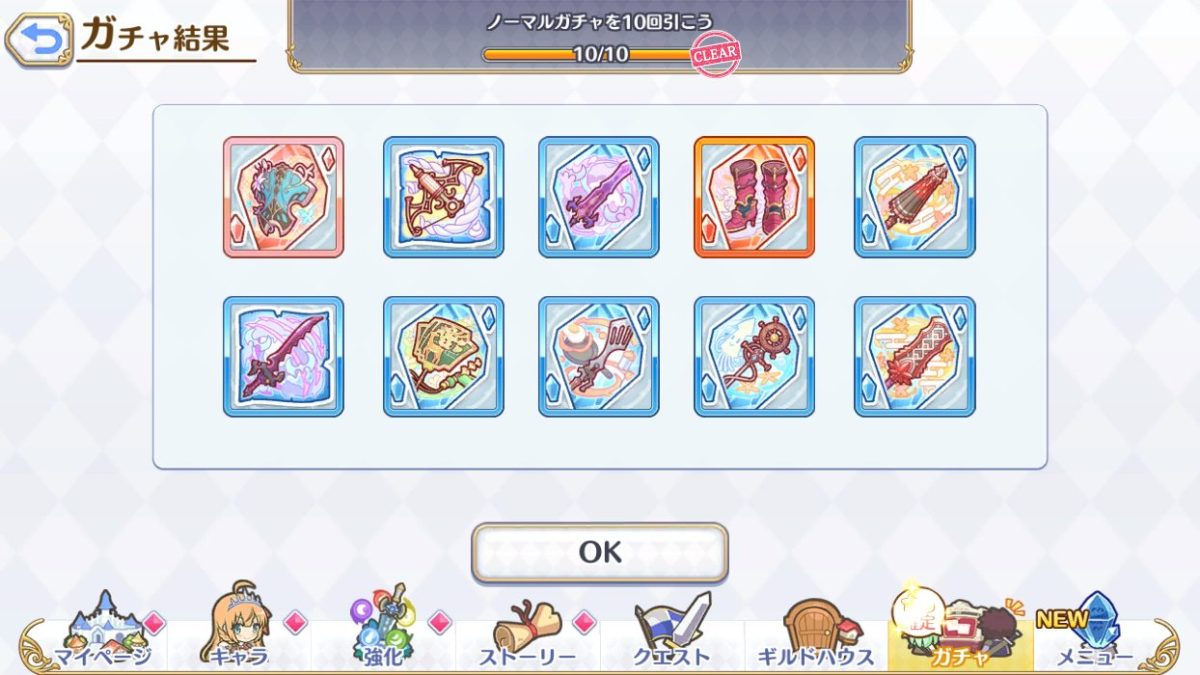Open the メニュー crystal tab
The image size is (1200, 675).
pos(1093,632)
